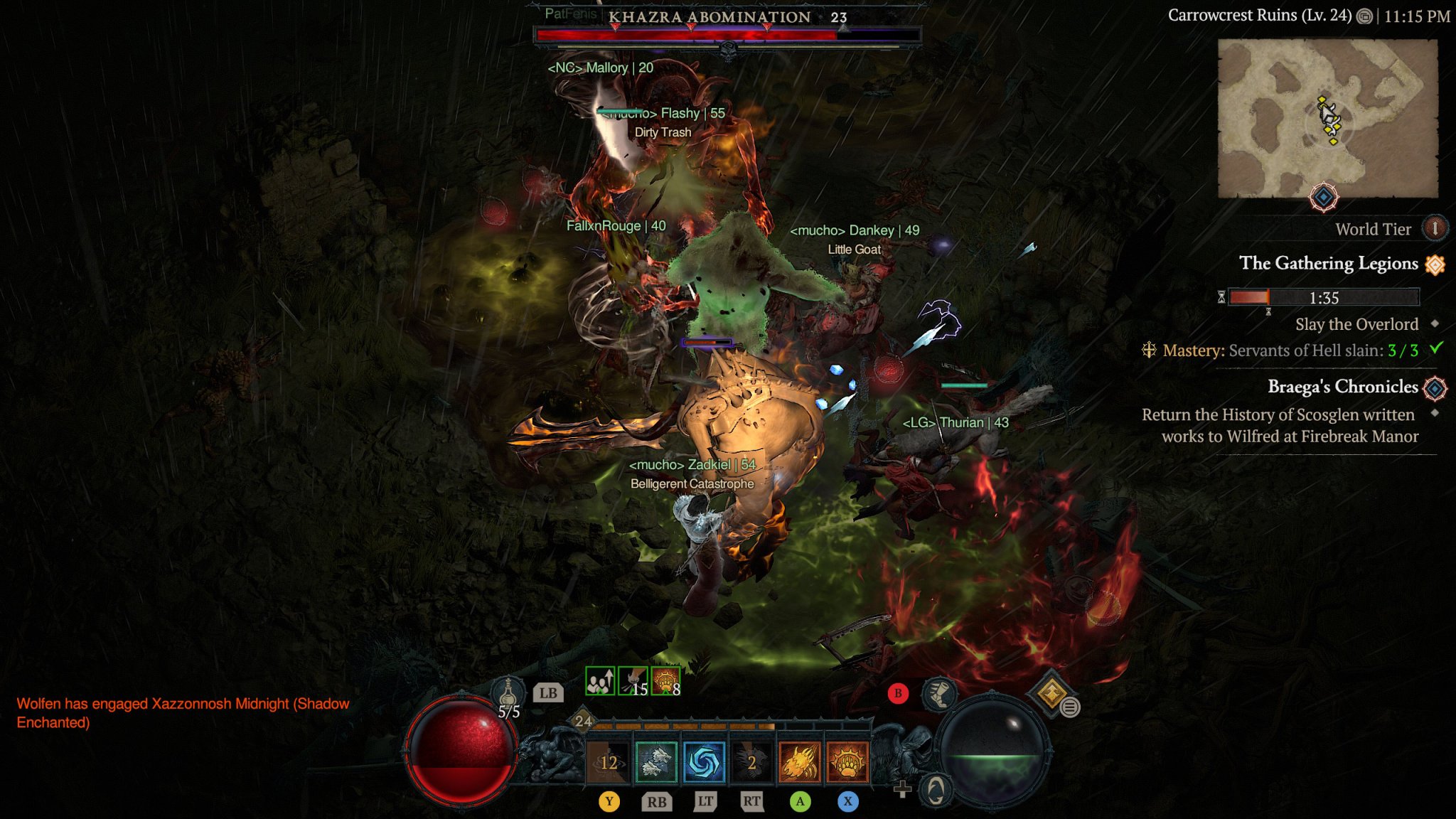Select the wolf companion skill above the Y button
Image resolution: width=1456 pixels, height=819 pixels.
coord(658,761)
